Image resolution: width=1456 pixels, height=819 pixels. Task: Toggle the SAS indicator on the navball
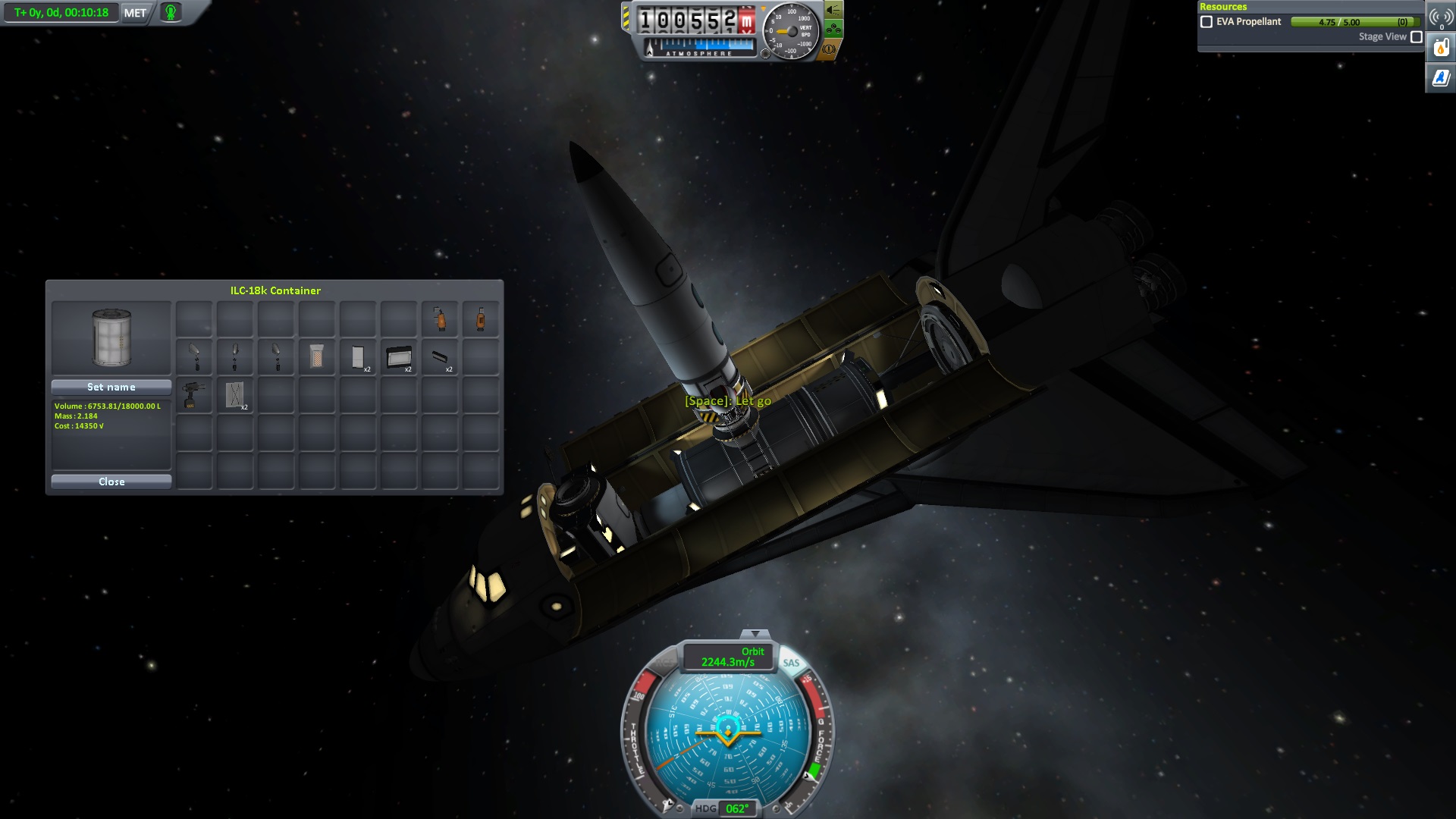tap(791, 663)
